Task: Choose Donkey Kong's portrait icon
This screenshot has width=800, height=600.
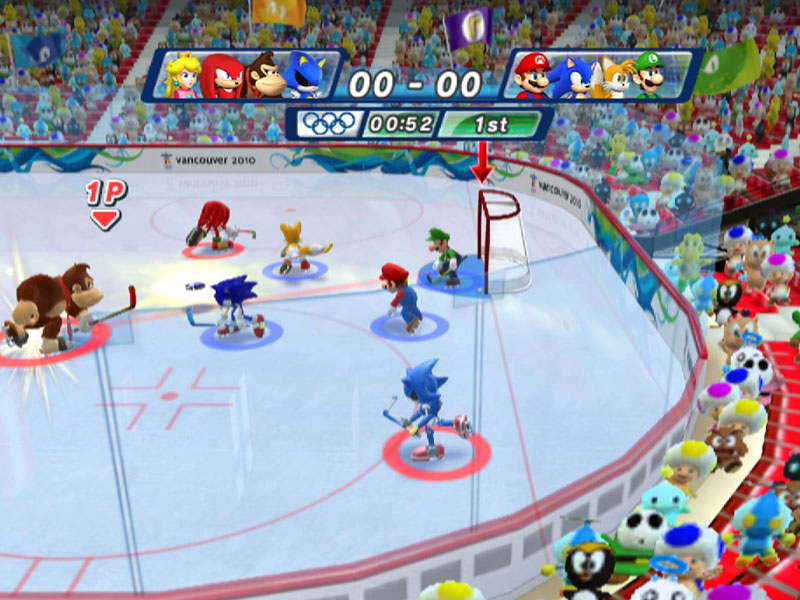Action: (x=264, y=75)
